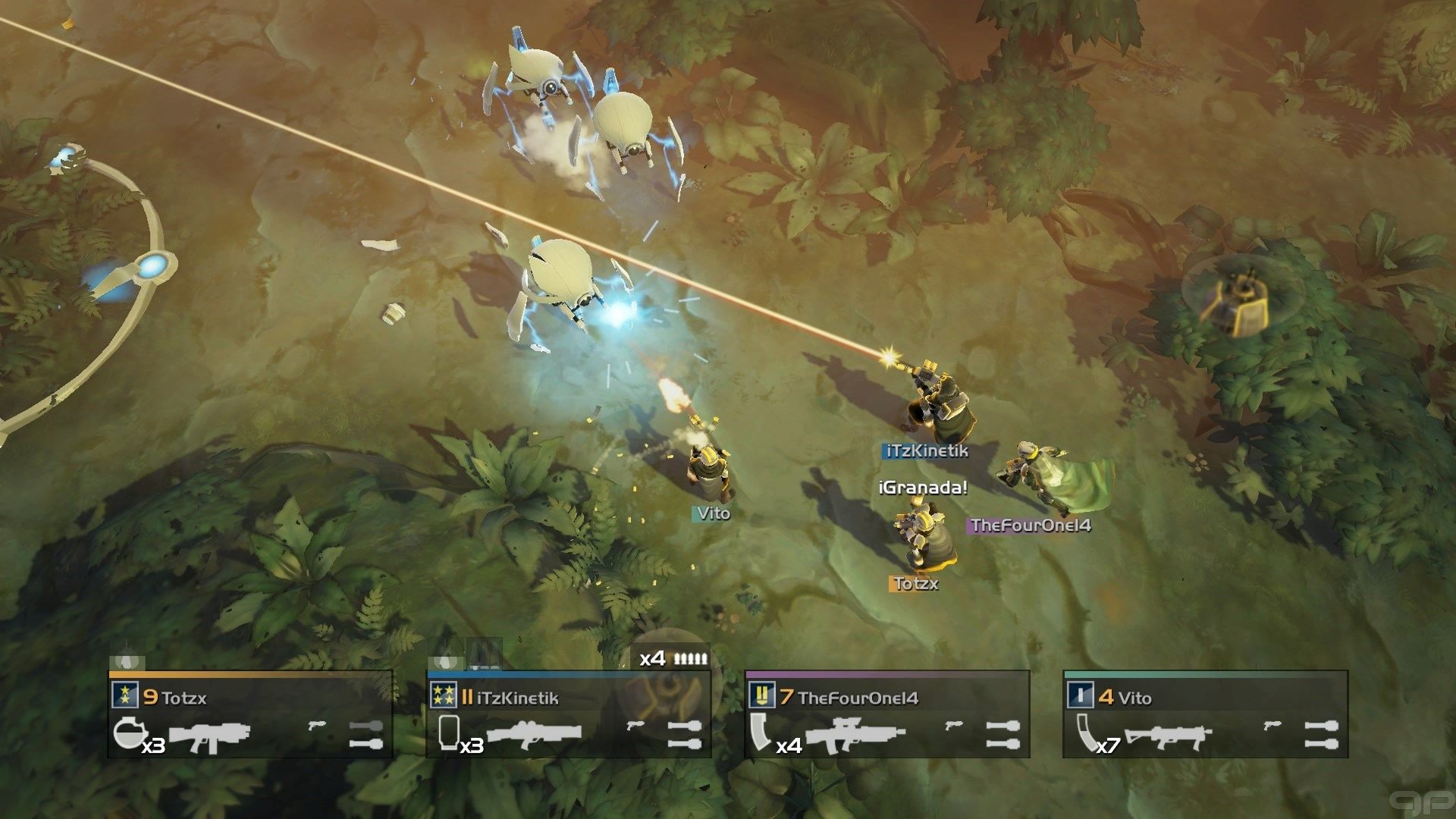
Task: Choose the sidearm pistol in TheFourOne14's panel
Action: [x=954, y=726]
